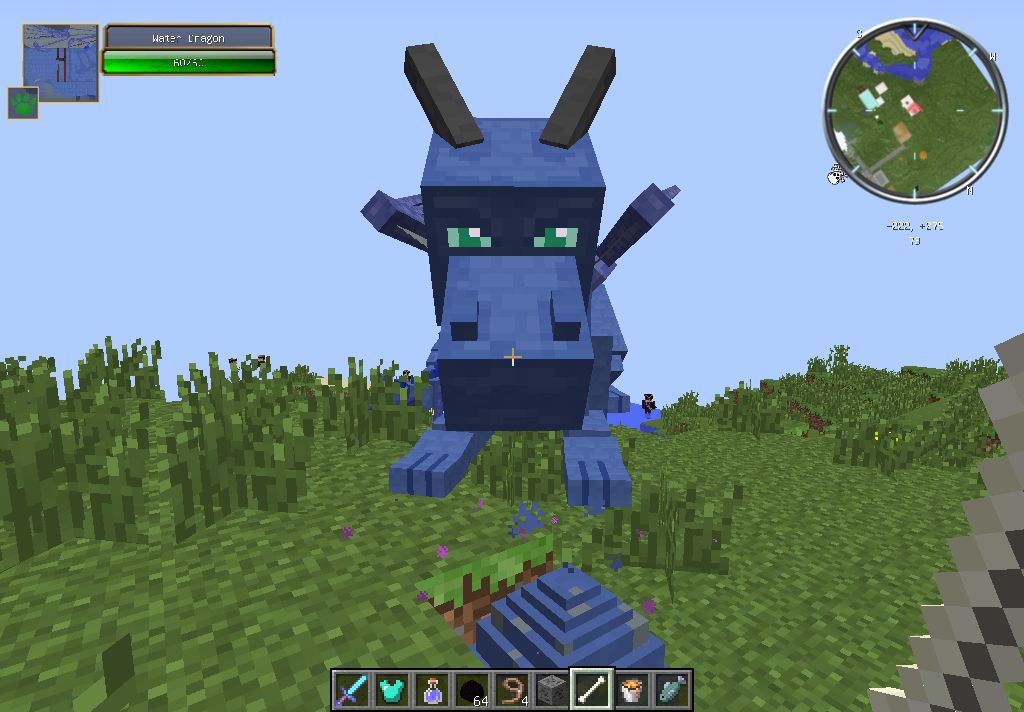Screen dimensions: 1024x712
Task: Select the raw fish slot
Action: point(671,690)
